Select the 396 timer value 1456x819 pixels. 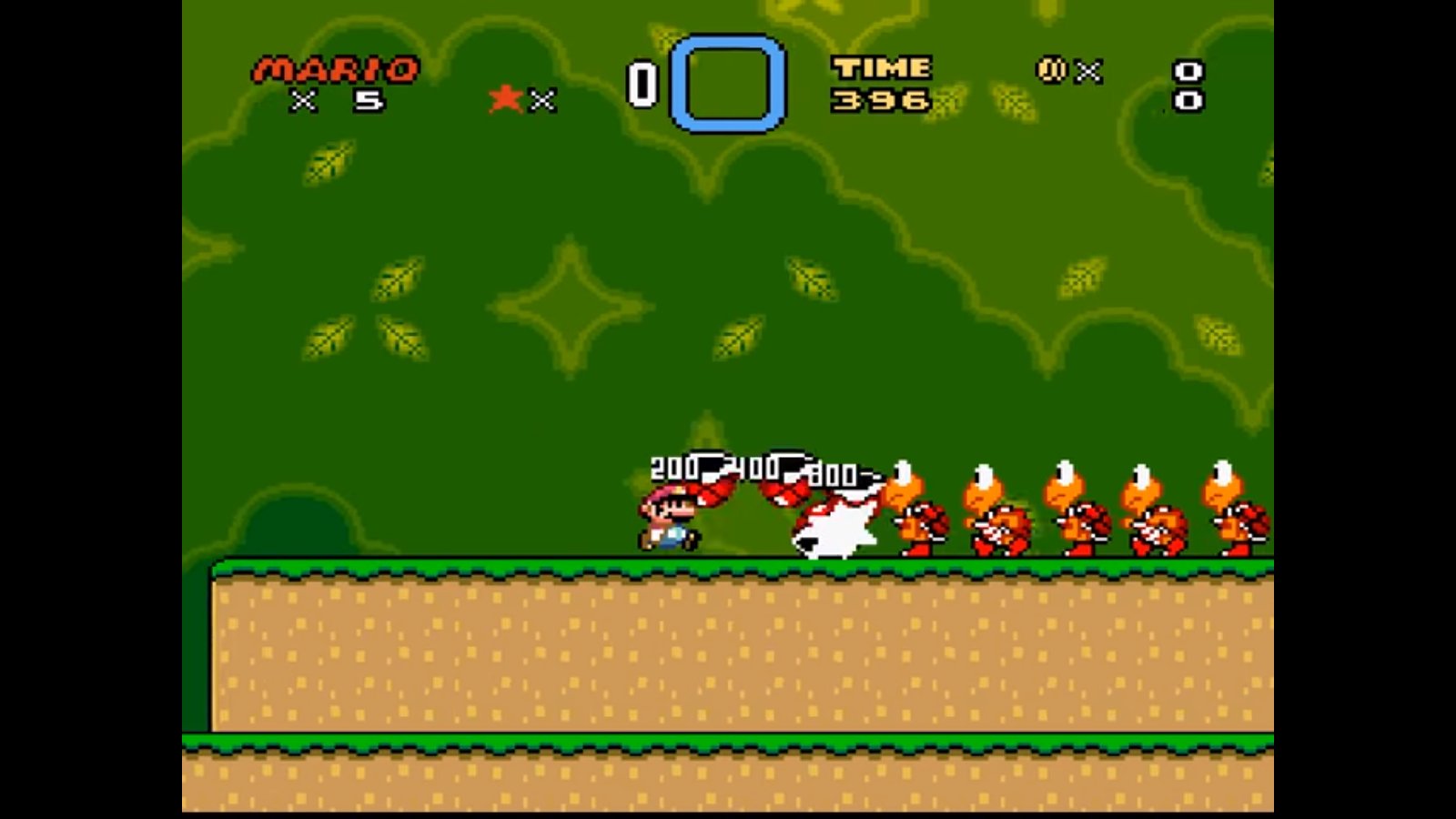(x=881, y=100)
